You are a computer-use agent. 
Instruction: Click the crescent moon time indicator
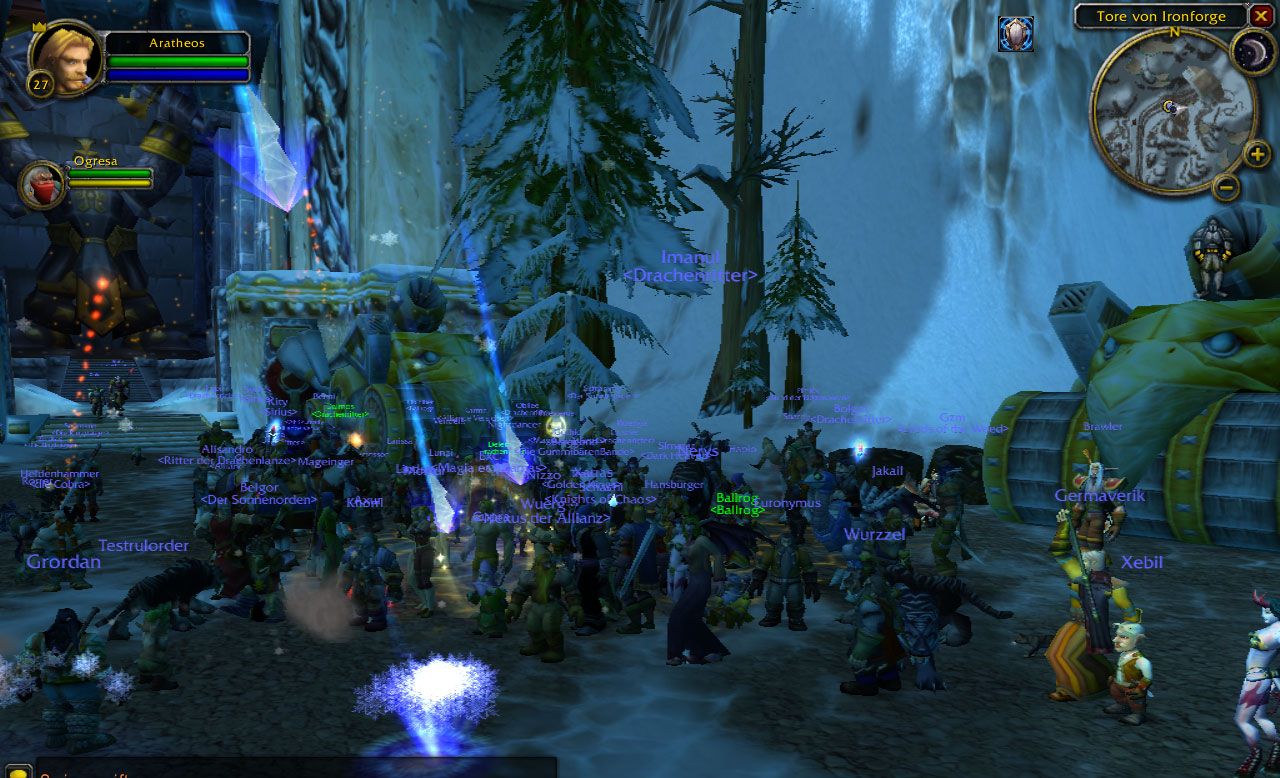click(1249, 51)
